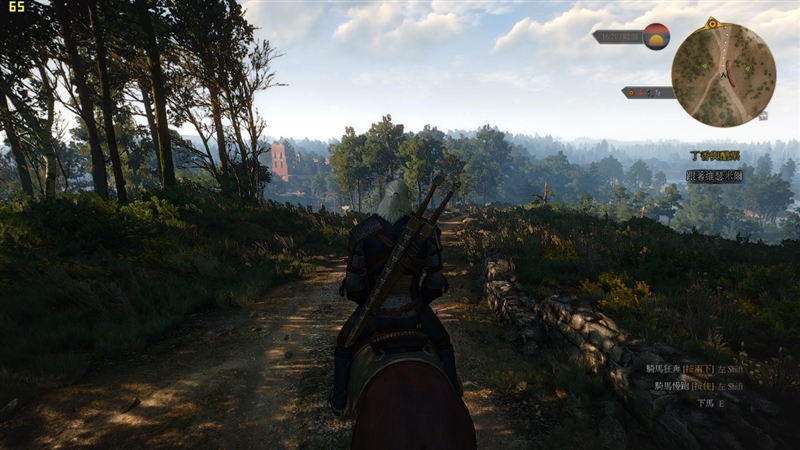
Task: Open the tracked quest title in yellow text
Action: [715, 156]
